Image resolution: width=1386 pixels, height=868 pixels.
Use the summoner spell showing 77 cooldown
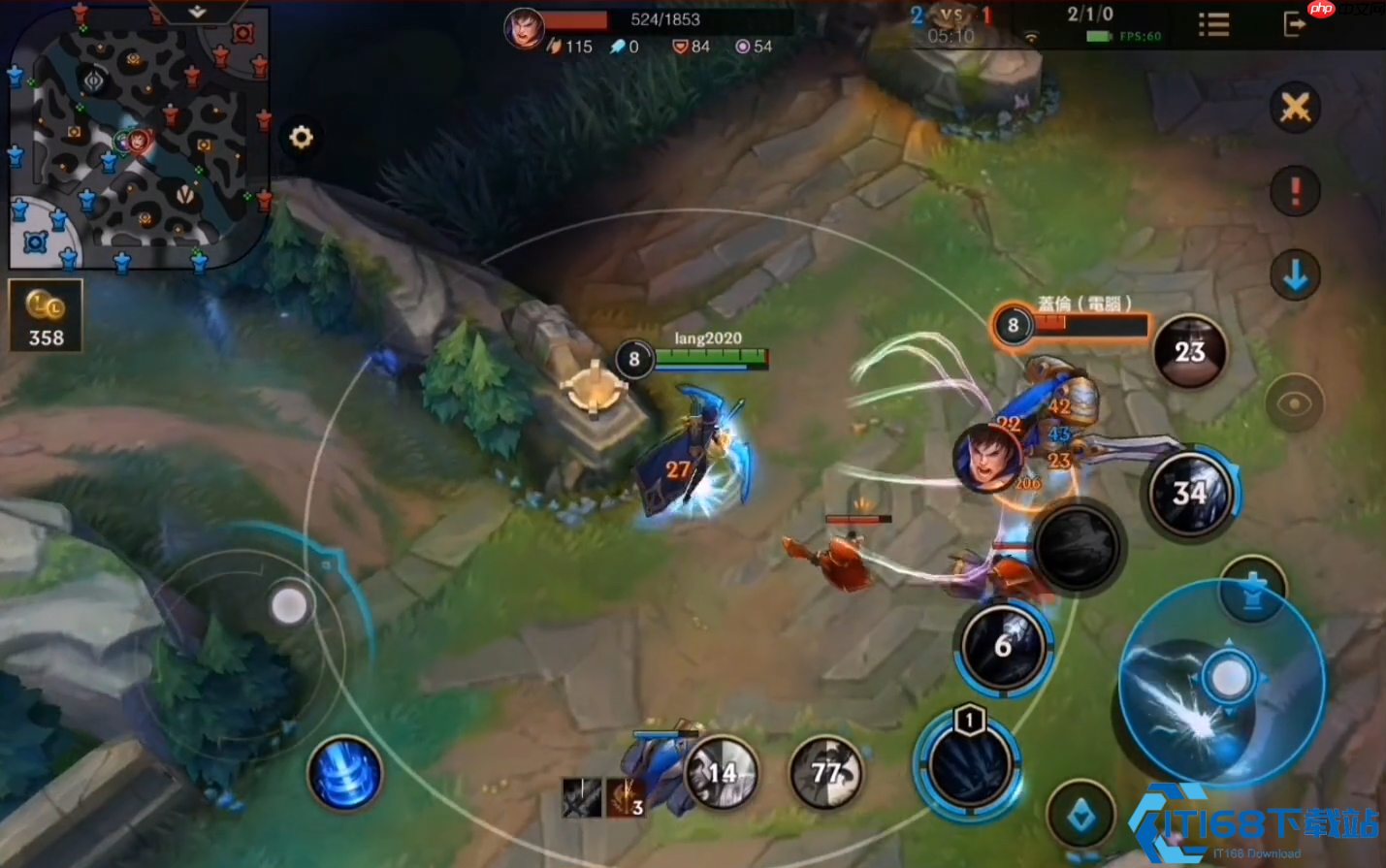point(826,773)
